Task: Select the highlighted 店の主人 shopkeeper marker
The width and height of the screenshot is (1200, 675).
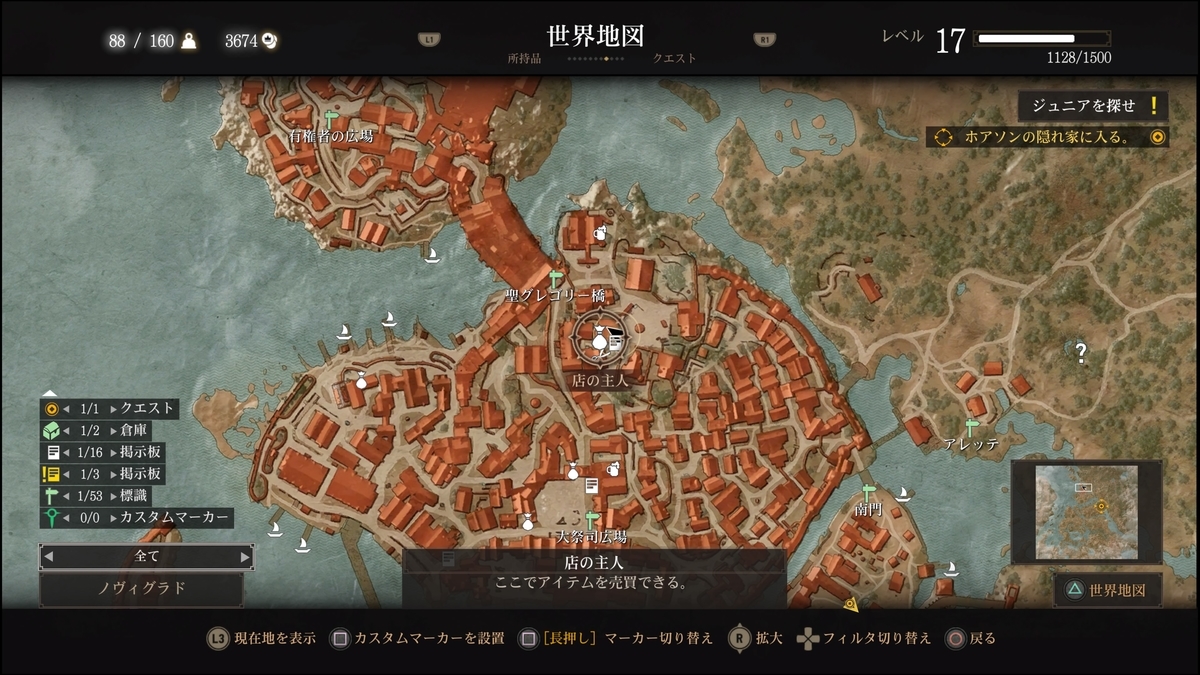Action: (x=598, y=342)
